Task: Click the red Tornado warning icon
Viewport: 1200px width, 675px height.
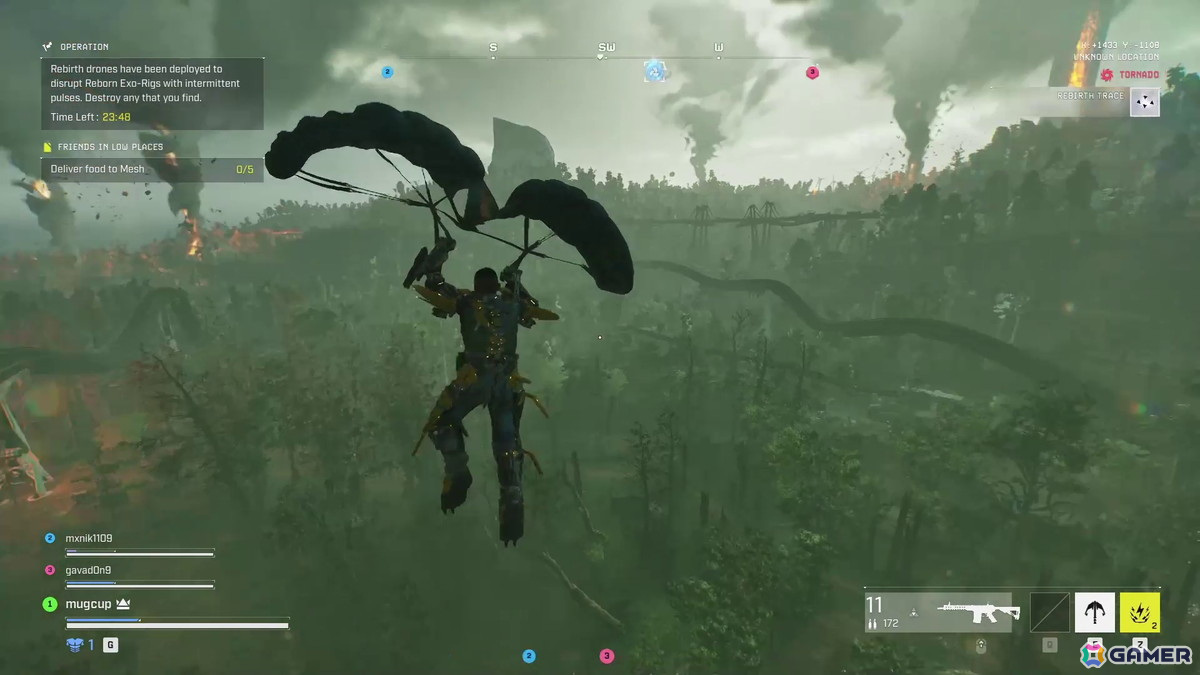Action: (1107, 75)
